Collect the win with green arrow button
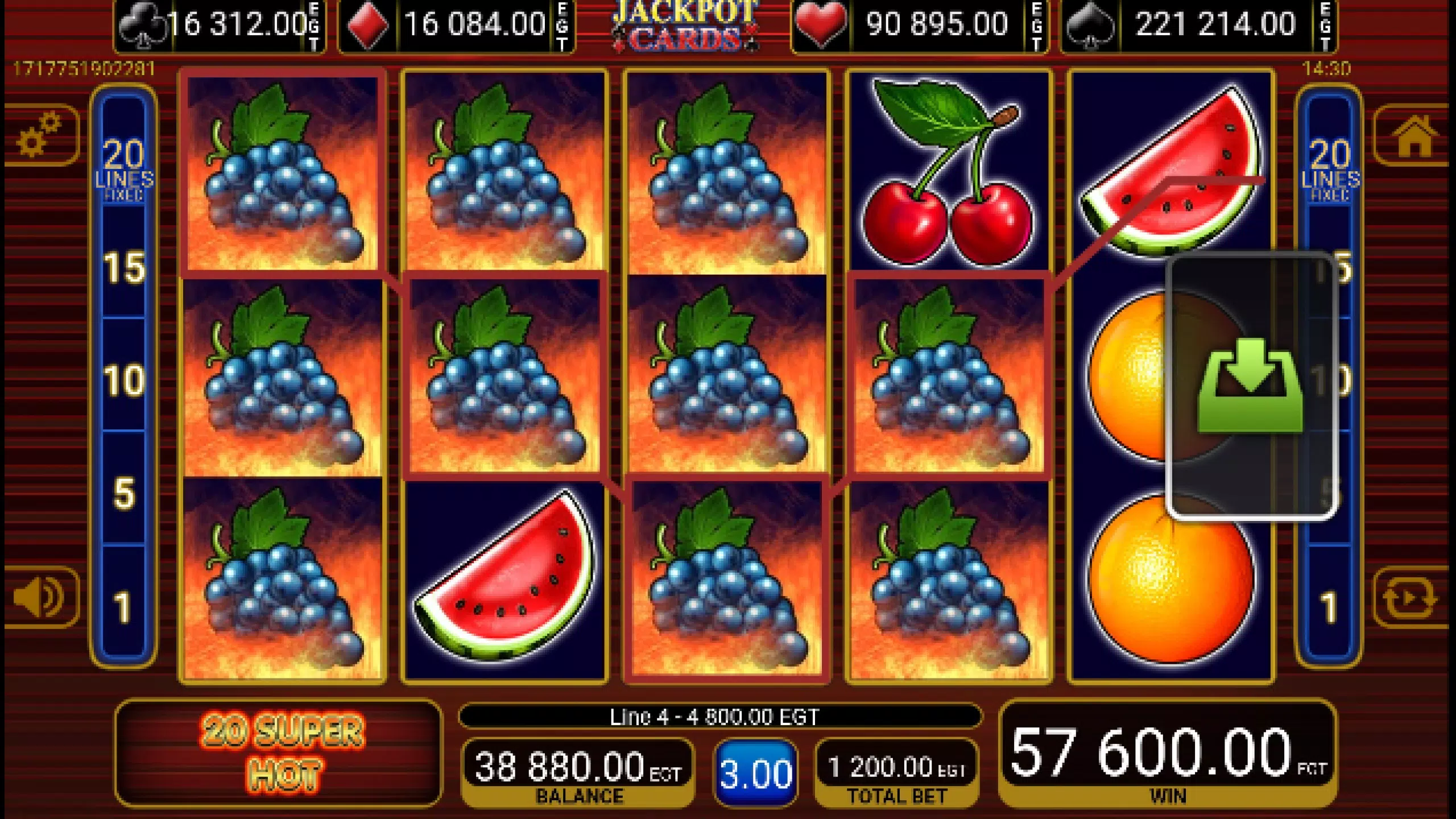 (1250, 386)
